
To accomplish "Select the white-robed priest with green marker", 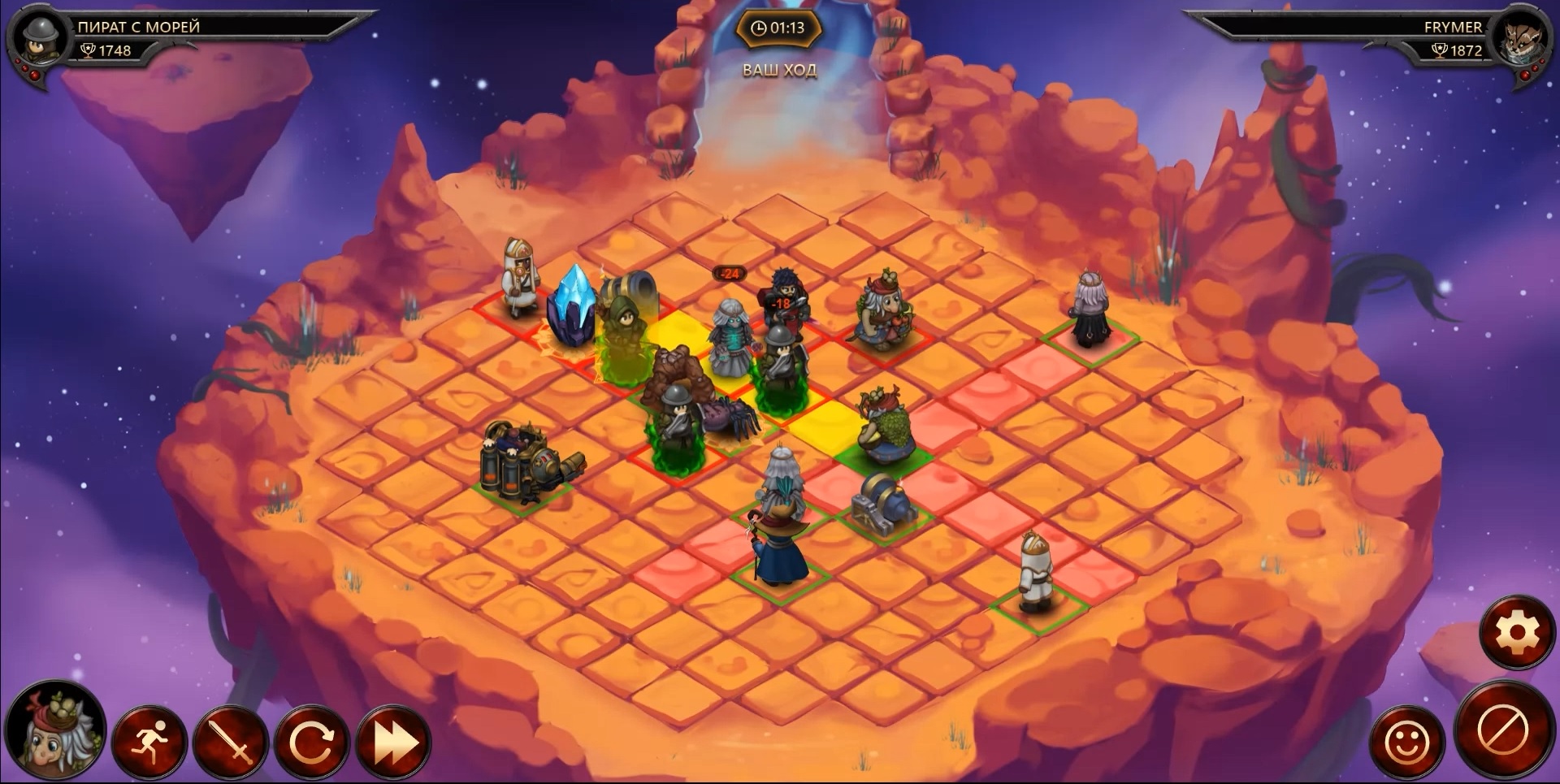I will 1036,571.
